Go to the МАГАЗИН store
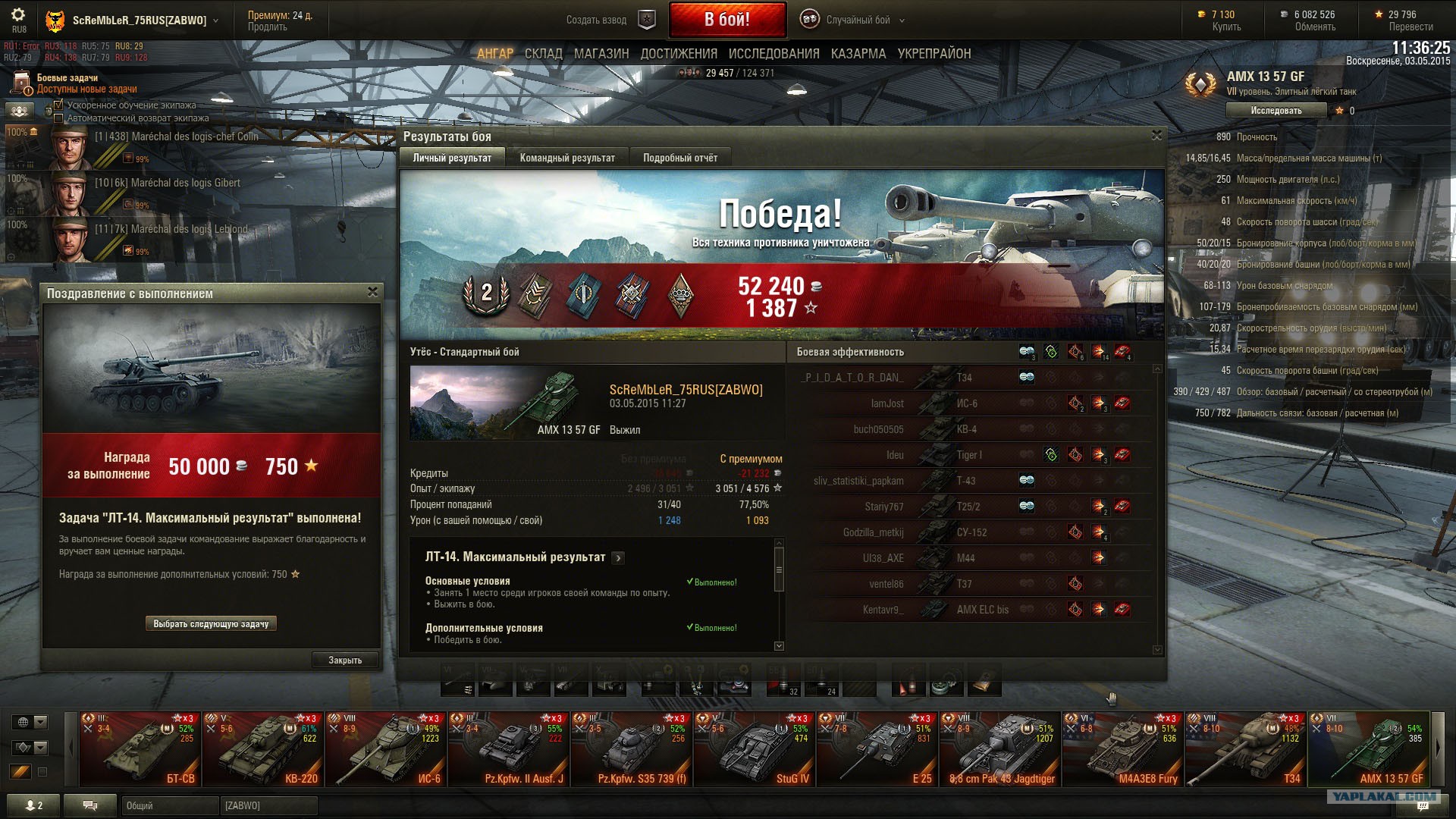 pos(601,54)
